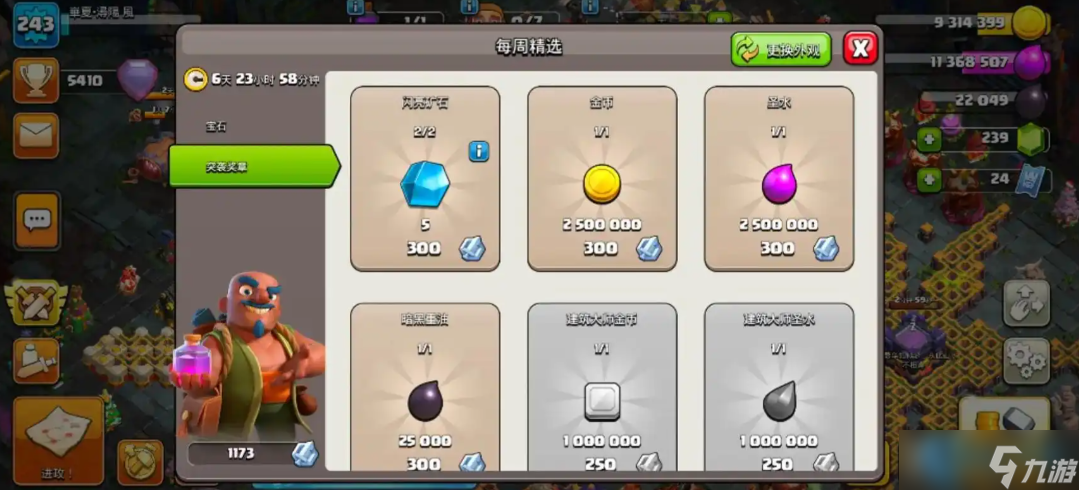1079x490 pixels.
Task: Choose the Builder Base elixir offer
Action: click(x=778, y=390)
